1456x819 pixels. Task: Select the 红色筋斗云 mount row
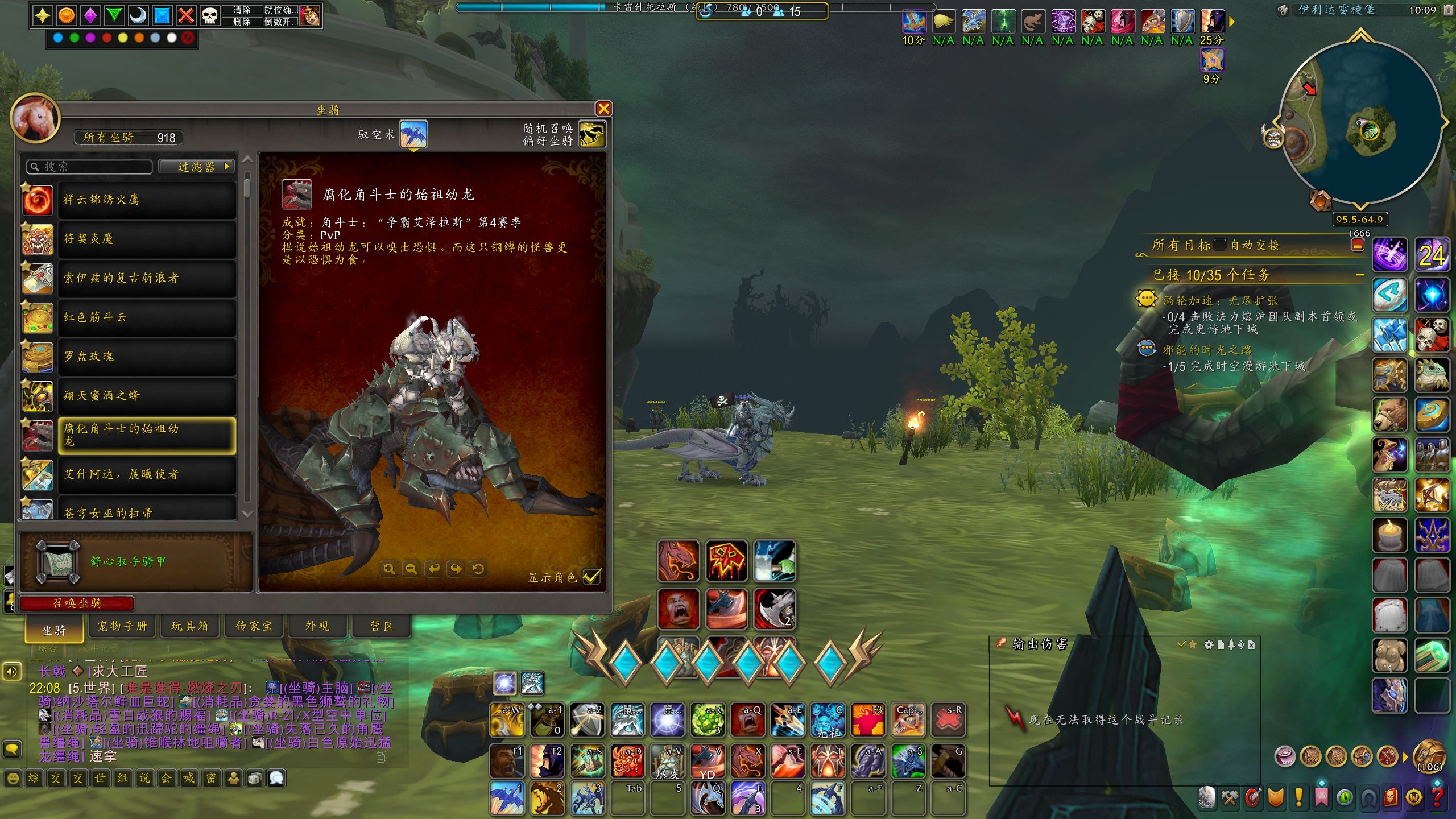click(147, 317)
